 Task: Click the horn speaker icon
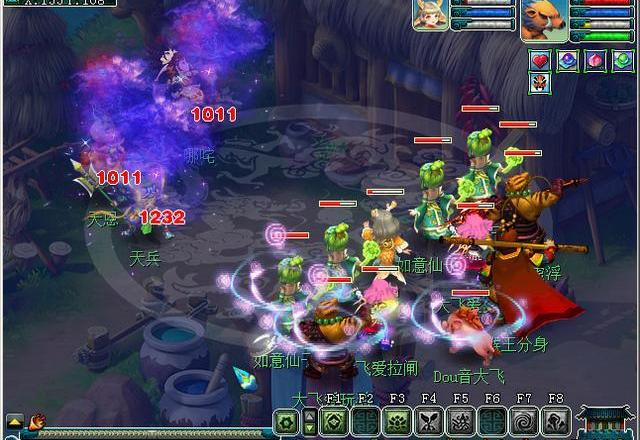click(38, 421)
